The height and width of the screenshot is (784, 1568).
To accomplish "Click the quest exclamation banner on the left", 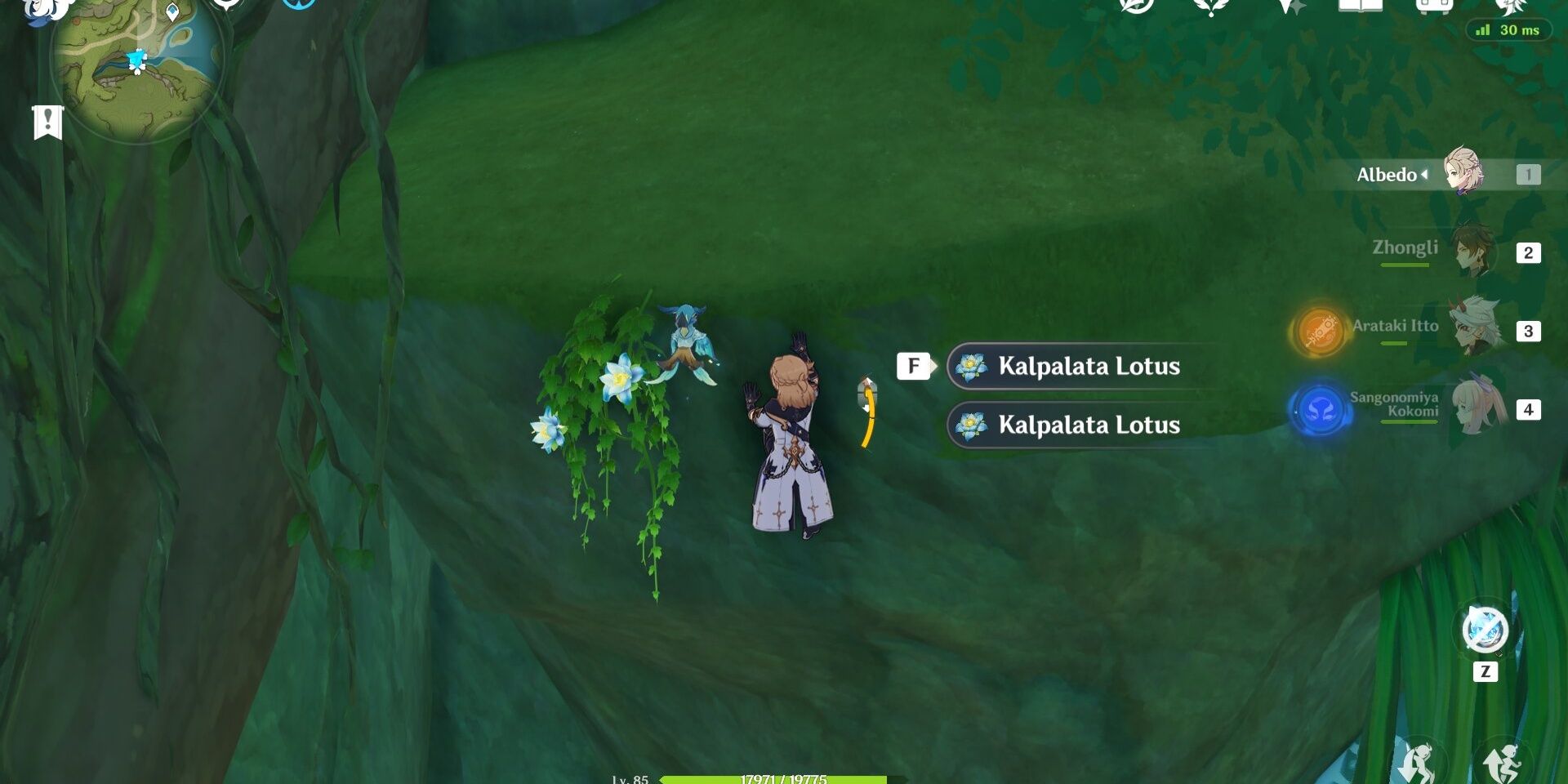I will tap(49, 122).
